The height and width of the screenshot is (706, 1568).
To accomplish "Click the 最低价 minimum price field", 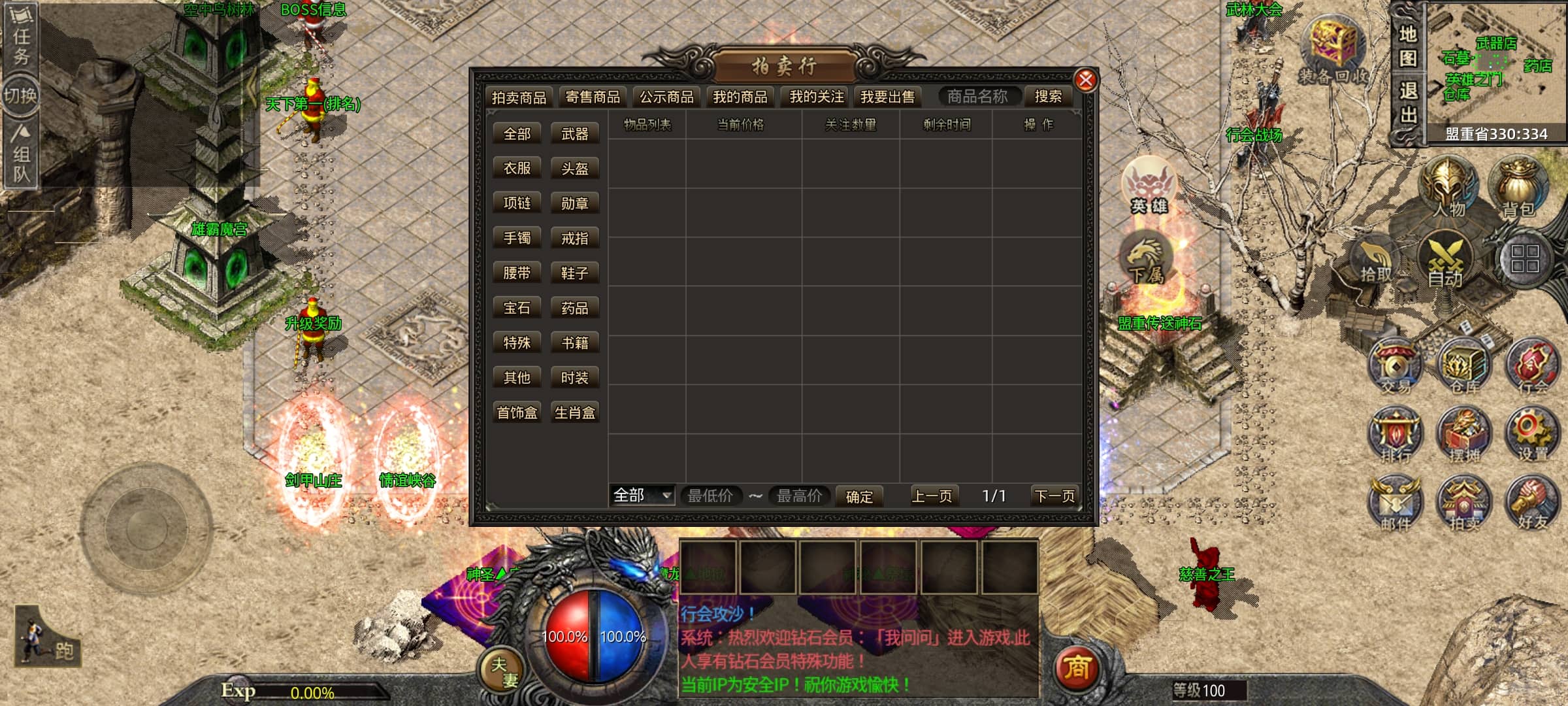I will (710, 496).
